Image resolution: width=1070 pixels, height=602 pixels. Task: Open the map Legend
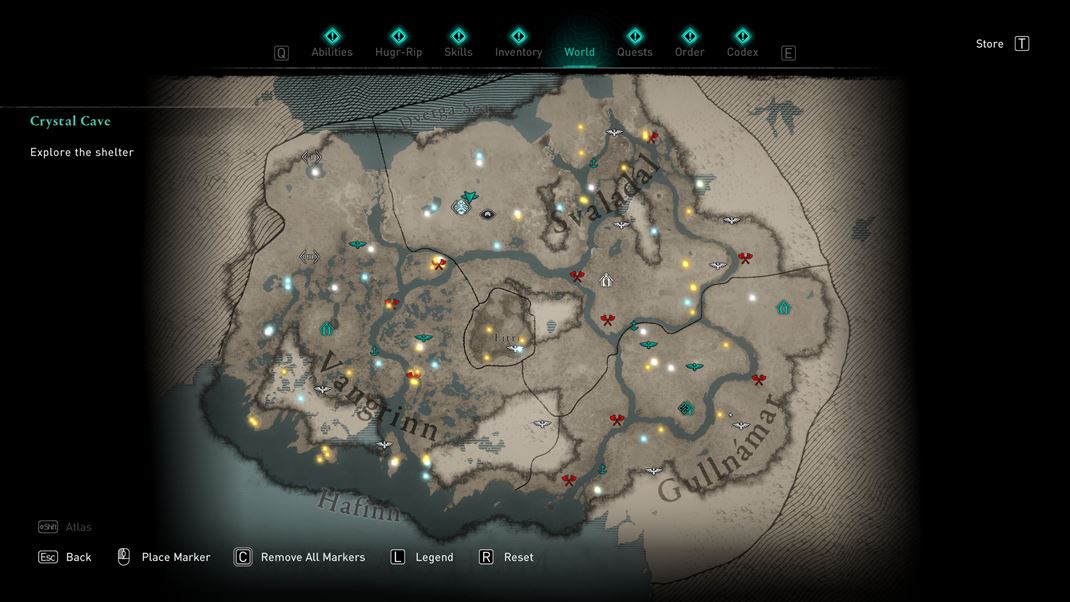[422, 557]
